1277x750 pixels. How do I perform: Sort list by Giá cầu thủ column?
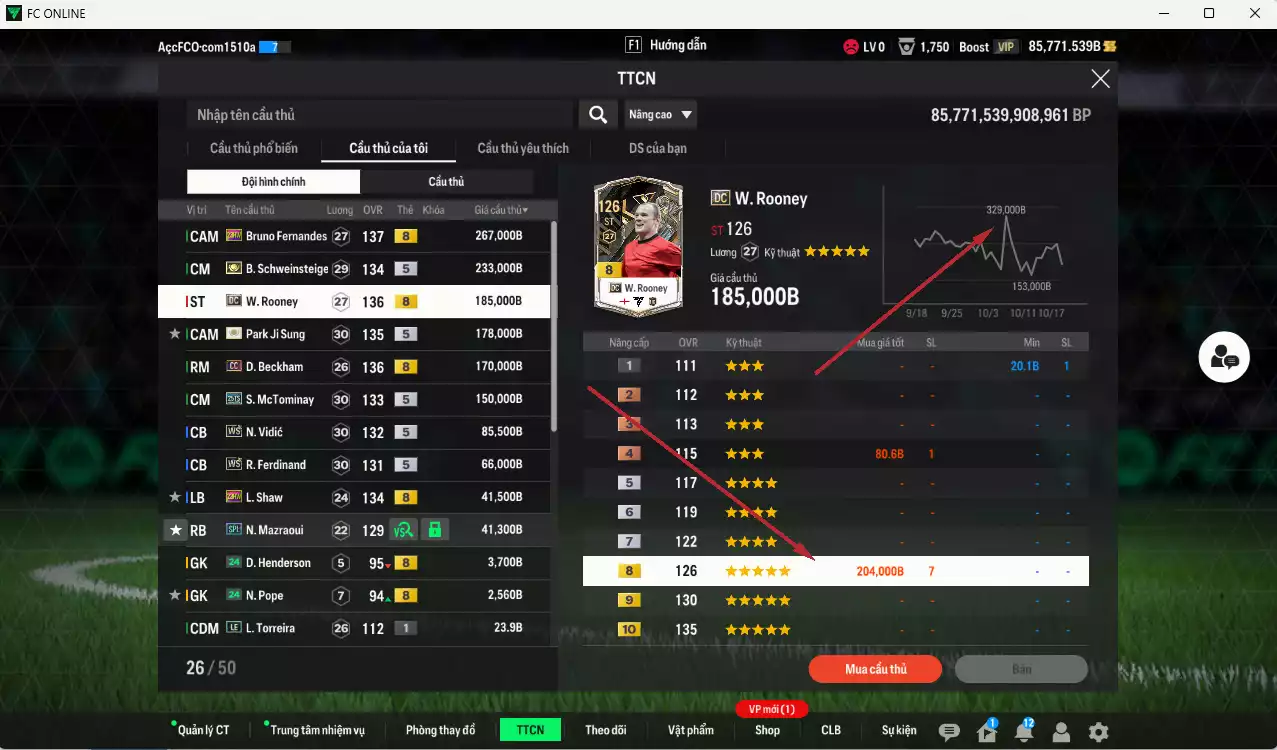tap(501, 210)
